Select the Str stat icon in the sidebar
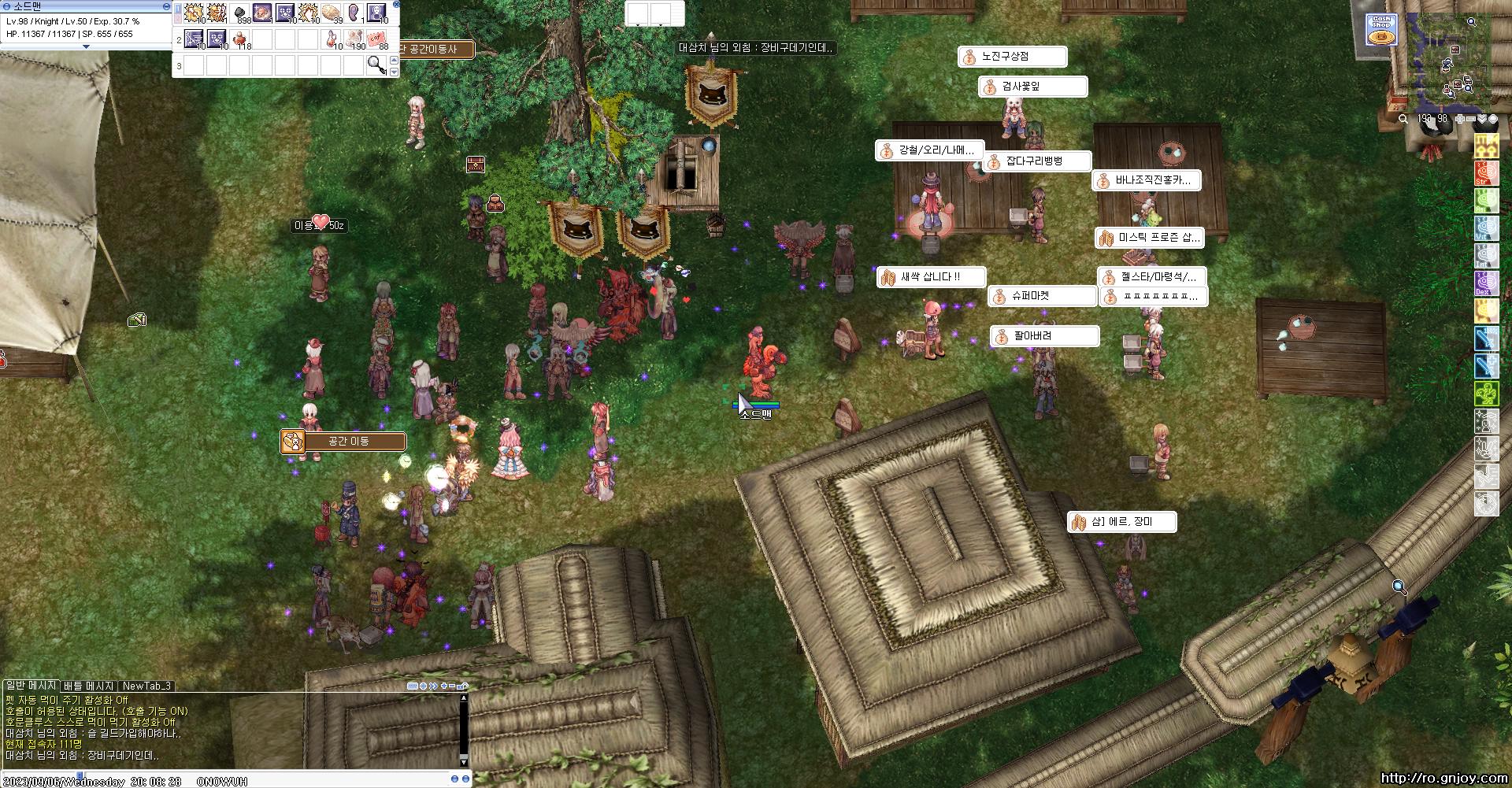1512x788 pixels. pos(1486,172)
